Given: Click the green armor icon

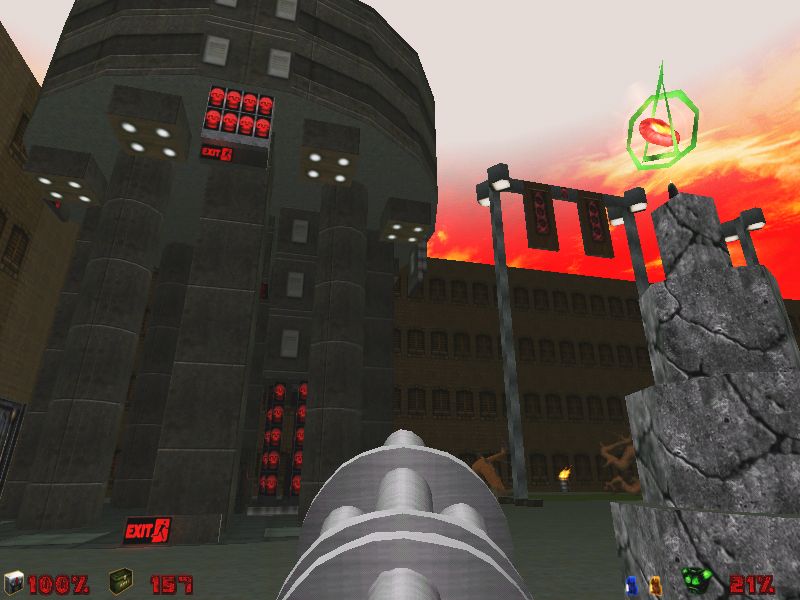Looking at the screenshot, I should point(696,581).
